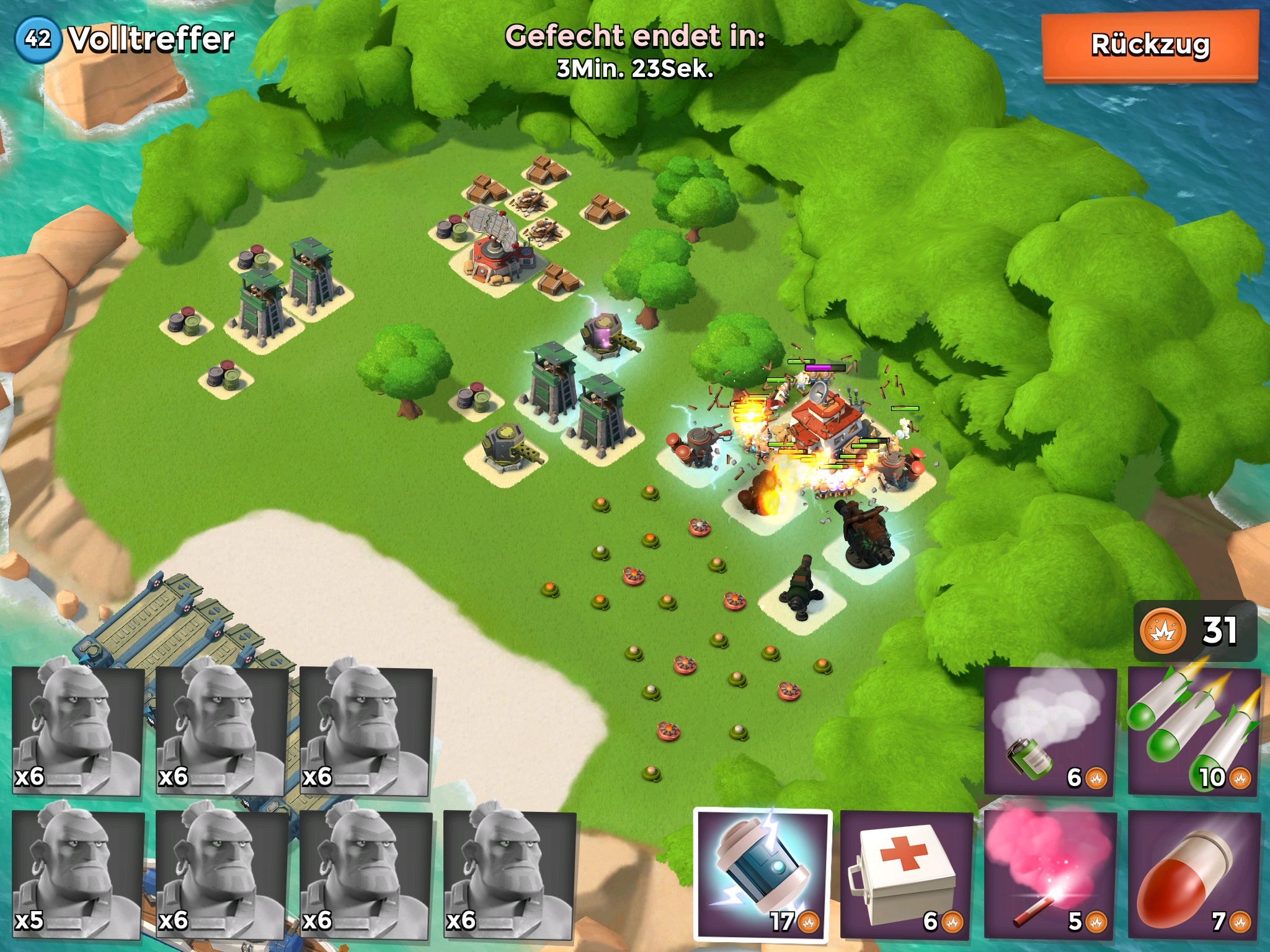
Task: Pick the pink flare ability
Action: [1050, 875]
